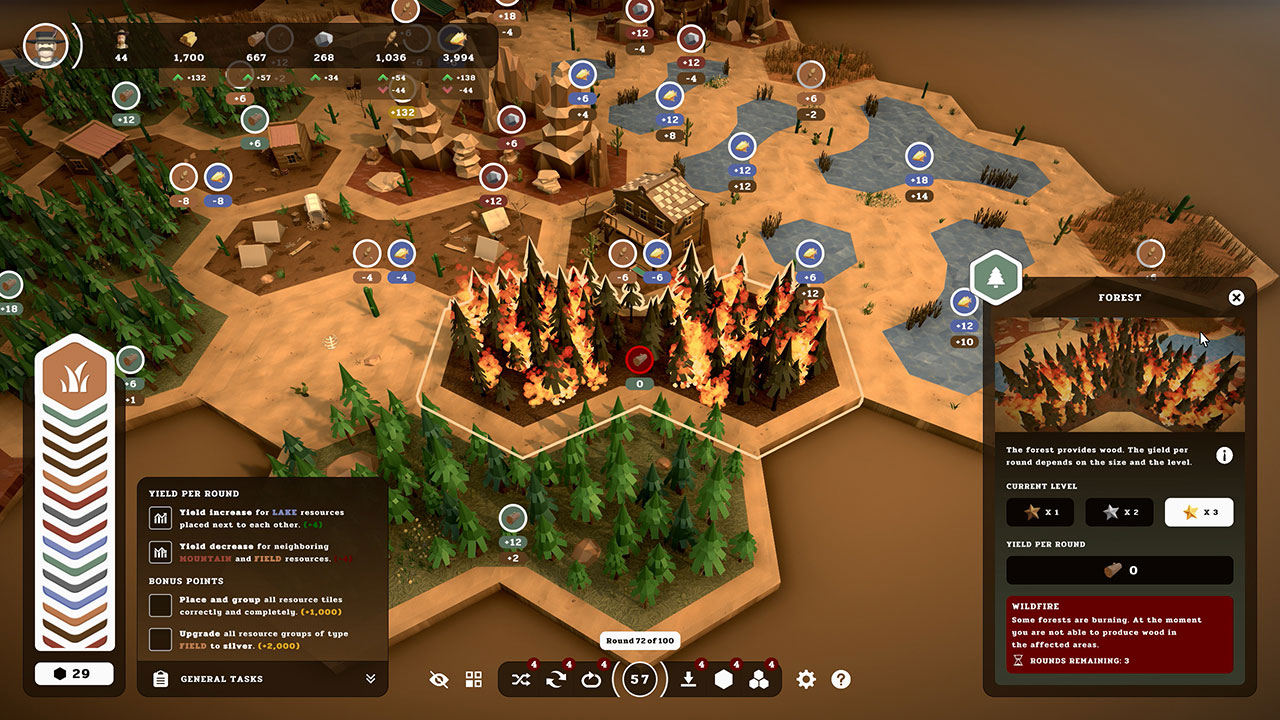Click the grid view icon near the toolbar

pos(472,679)
